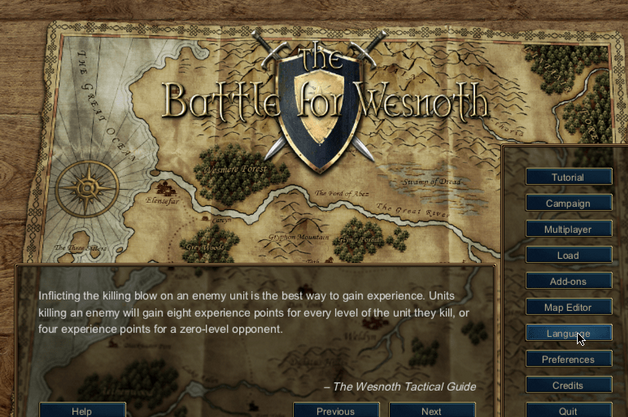
Task: Quit the game
Action: click(x=568, y=410)
